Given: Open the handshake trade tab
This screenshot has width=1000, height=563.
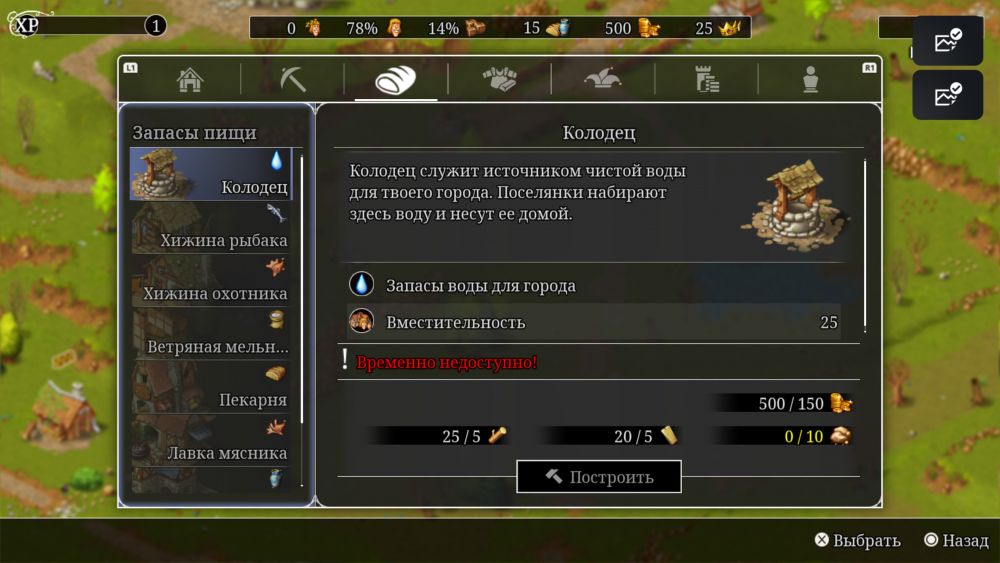Looking at the screenshot, I should tap(499, 80).
